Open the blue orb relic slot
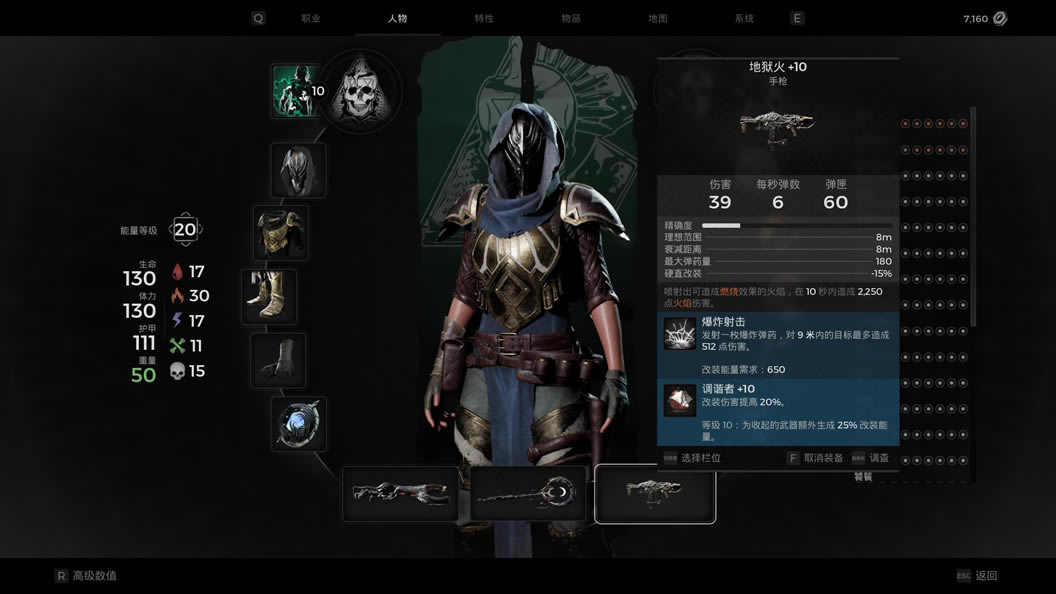The image size is (1056, 594). (298, 424)
